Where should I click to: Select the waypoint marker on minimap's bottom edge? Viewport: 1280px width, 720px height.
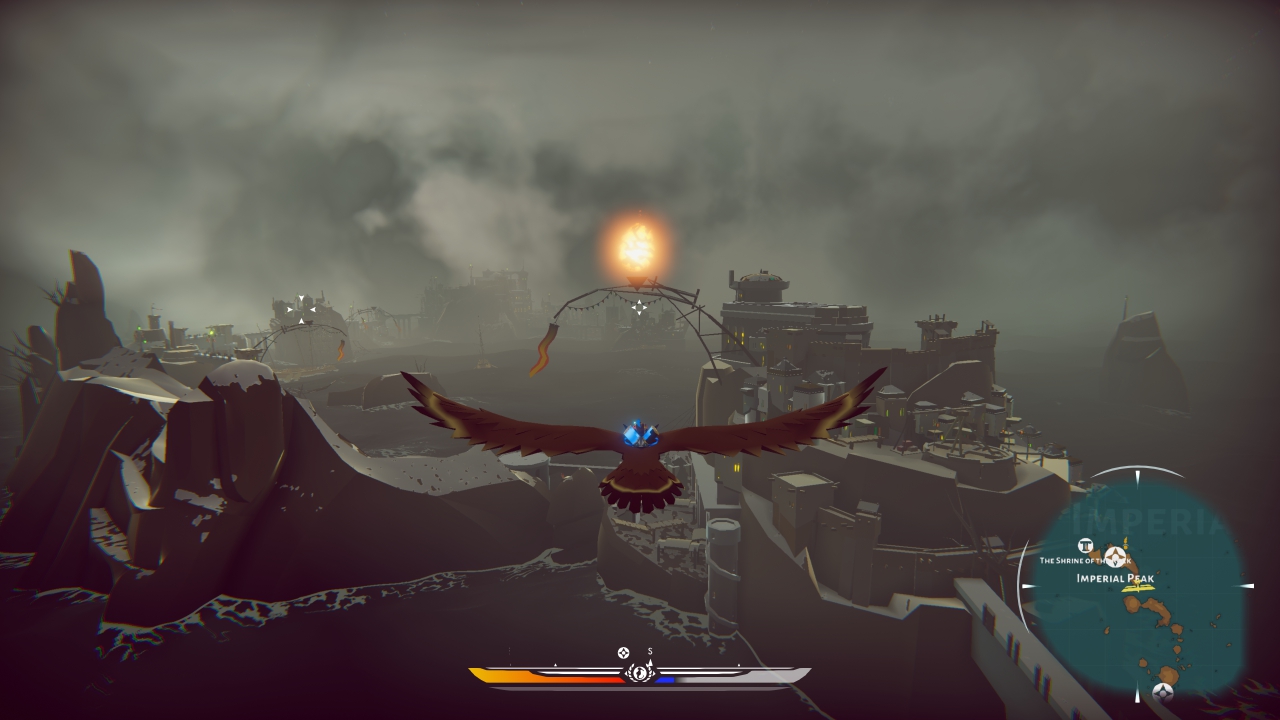(x=1162, y=691)
